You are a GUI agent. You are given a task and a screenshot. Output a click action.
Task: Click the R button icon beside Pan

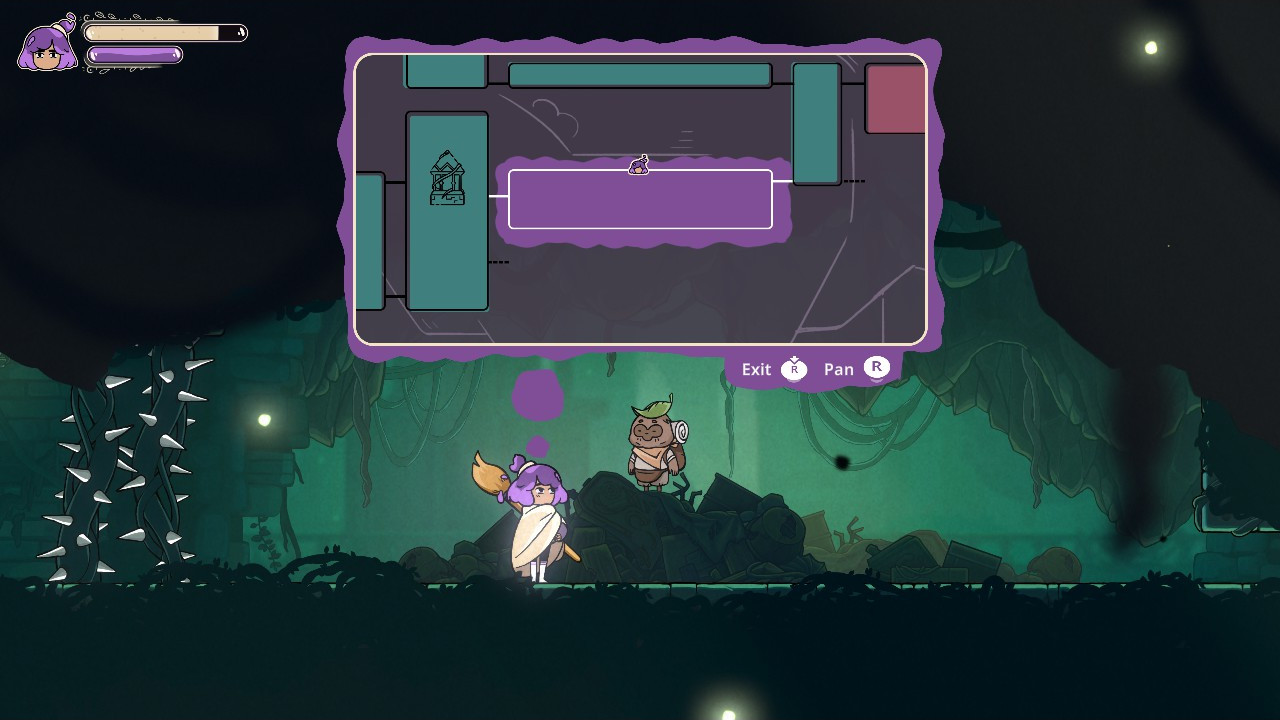pos(876,369)
